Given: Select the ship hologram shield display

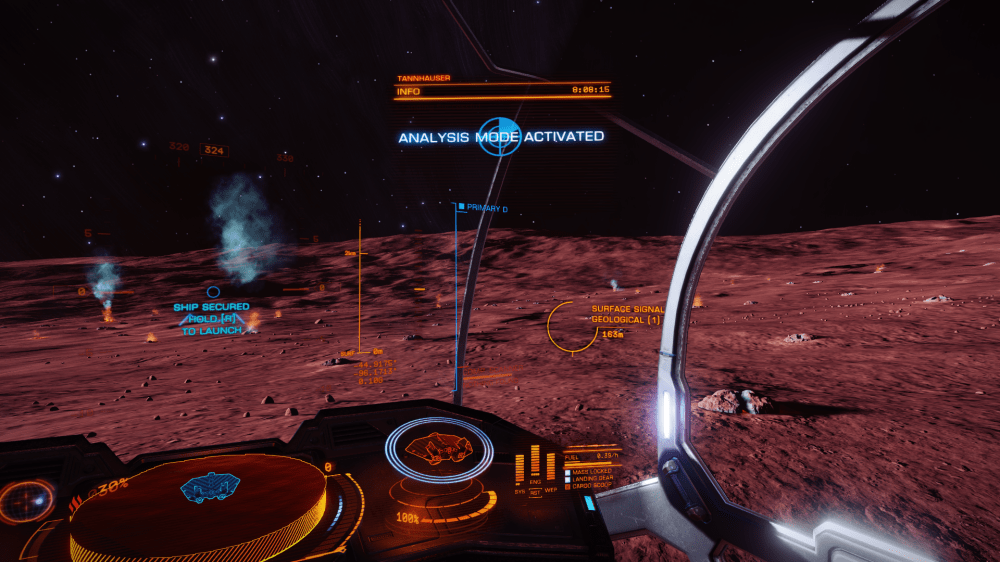Looking at the screenshot, I should (x=439, y=449).
